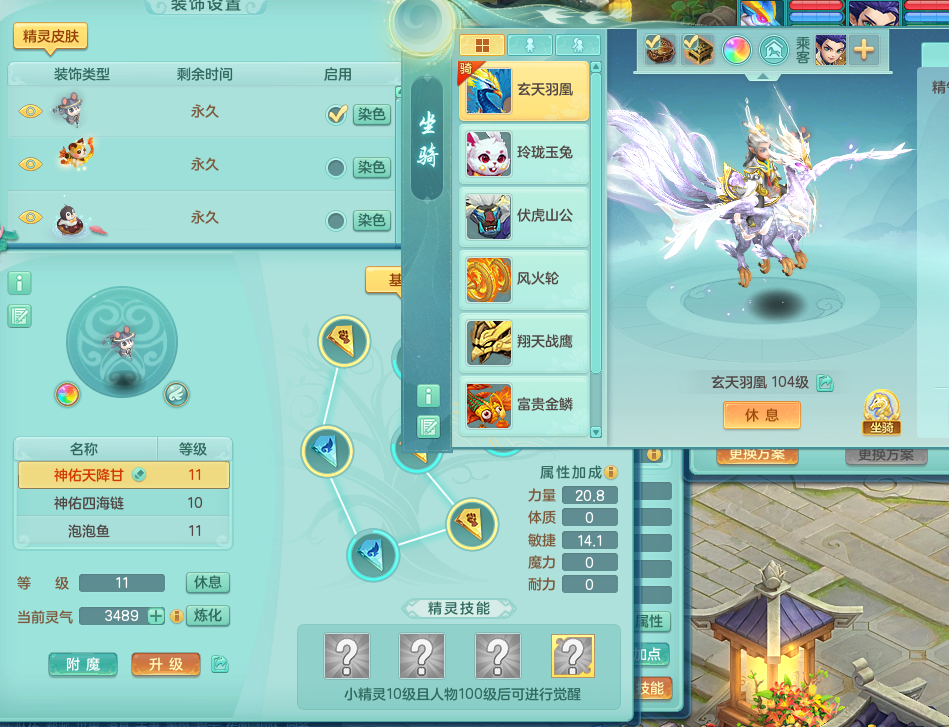Choose the 富贵金鳞 mount entry

(x=524, y=405)
